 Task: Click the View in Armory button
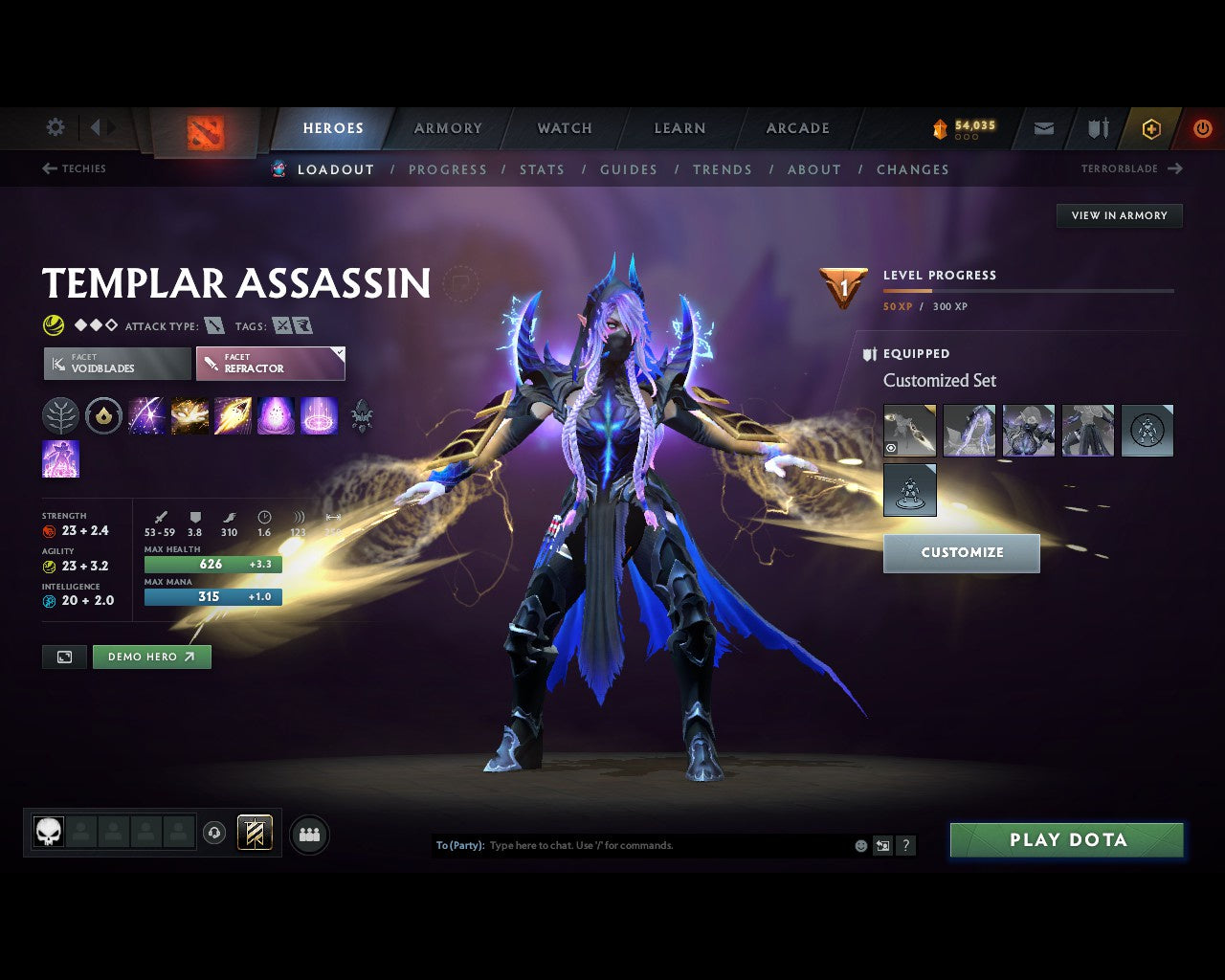click(1118, 215)
